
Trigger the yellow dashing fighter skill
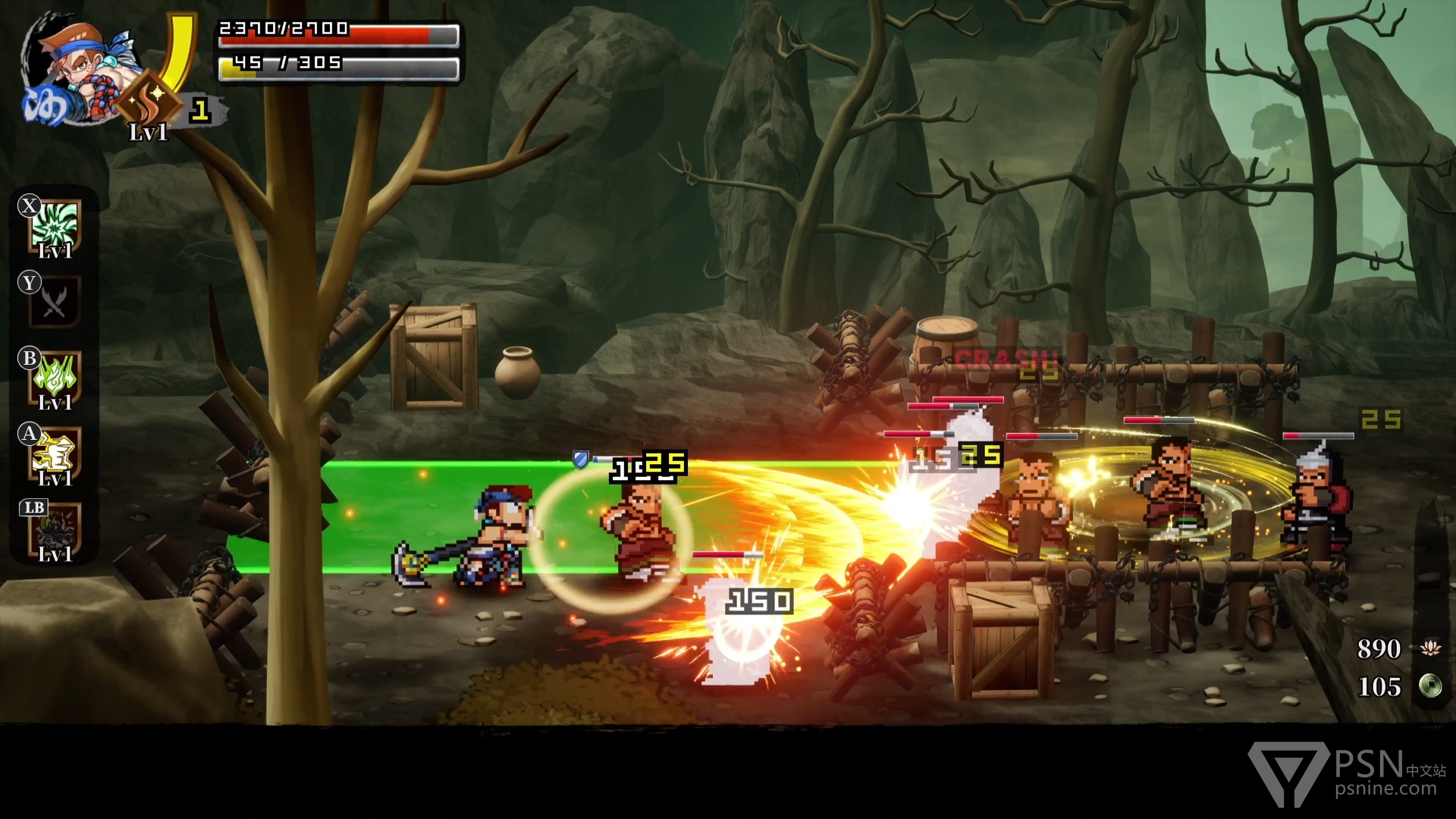55,453
